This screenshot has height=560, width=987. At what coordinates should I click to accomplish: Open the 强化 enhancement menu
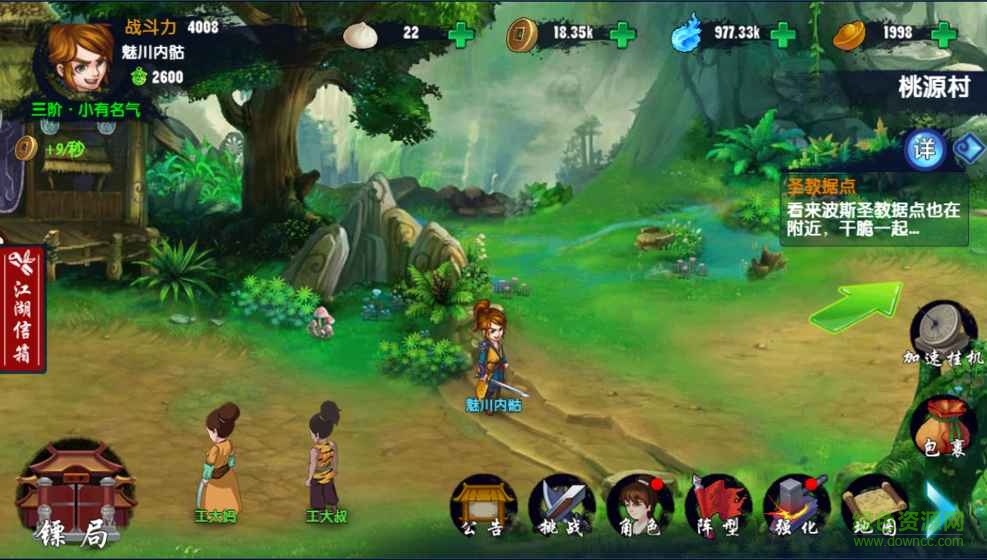pyautogui.click(x=795, y=505)
